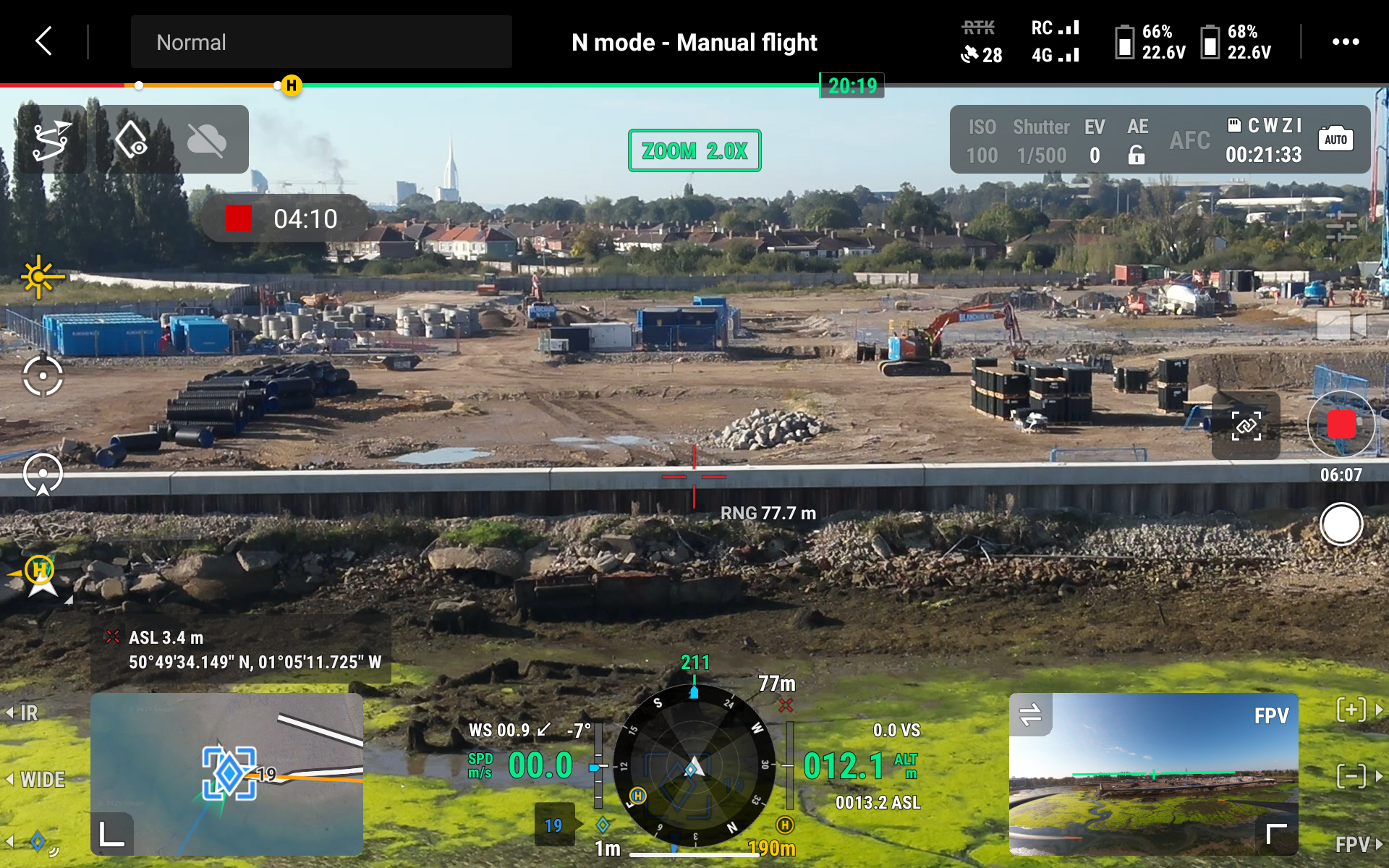Stop video with the red record button
Viewport: 1389px width, 868px height.
point(1341,425)
